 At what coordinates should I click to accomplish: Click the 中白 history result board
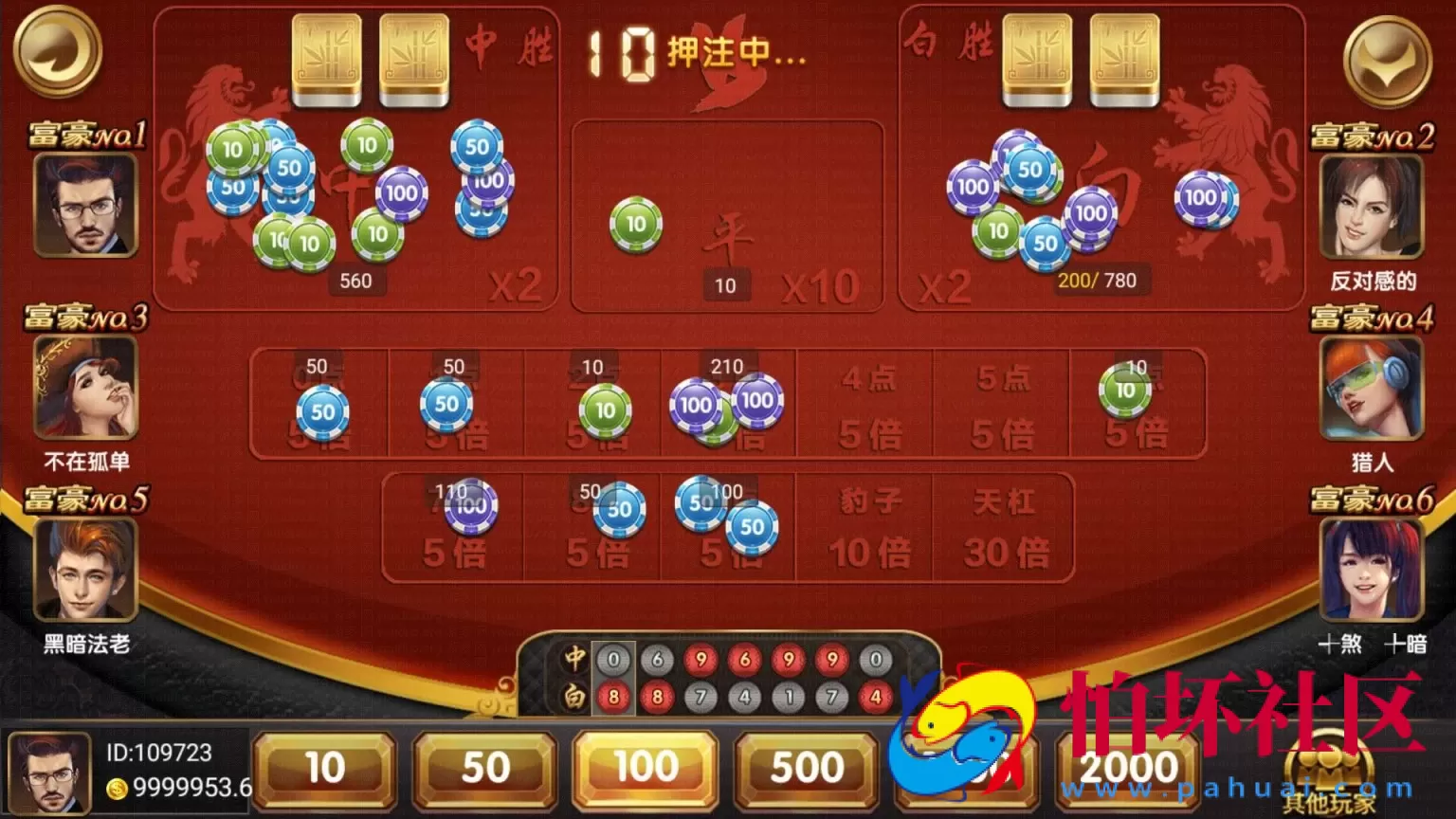point(730,673)
